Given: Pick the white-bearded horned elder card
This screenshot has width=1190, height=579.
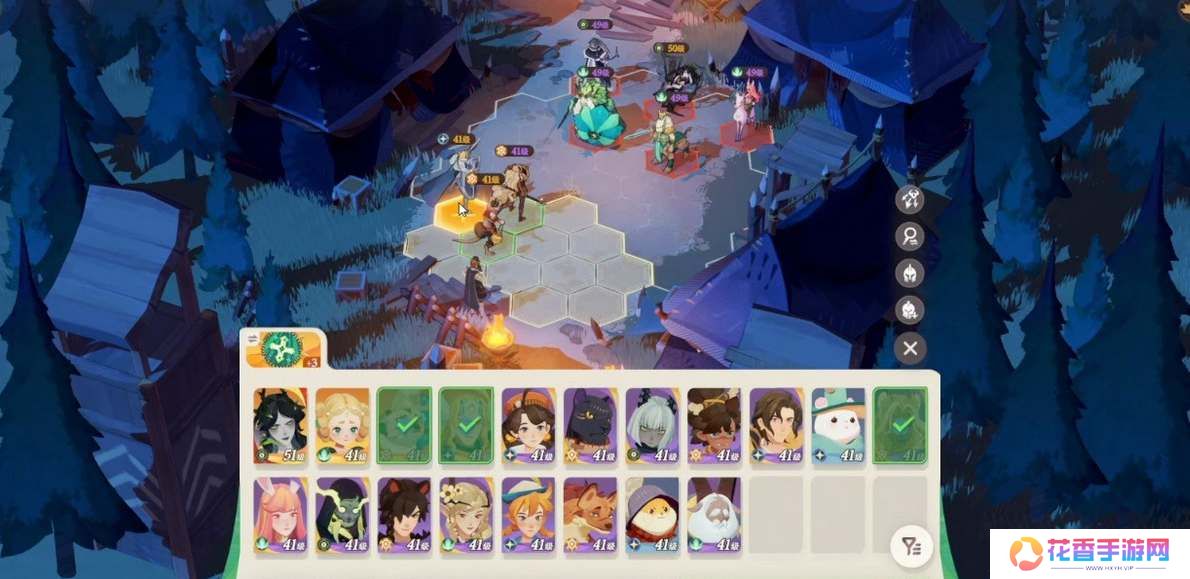Looking at the screenshot, I should pos(714,515).
